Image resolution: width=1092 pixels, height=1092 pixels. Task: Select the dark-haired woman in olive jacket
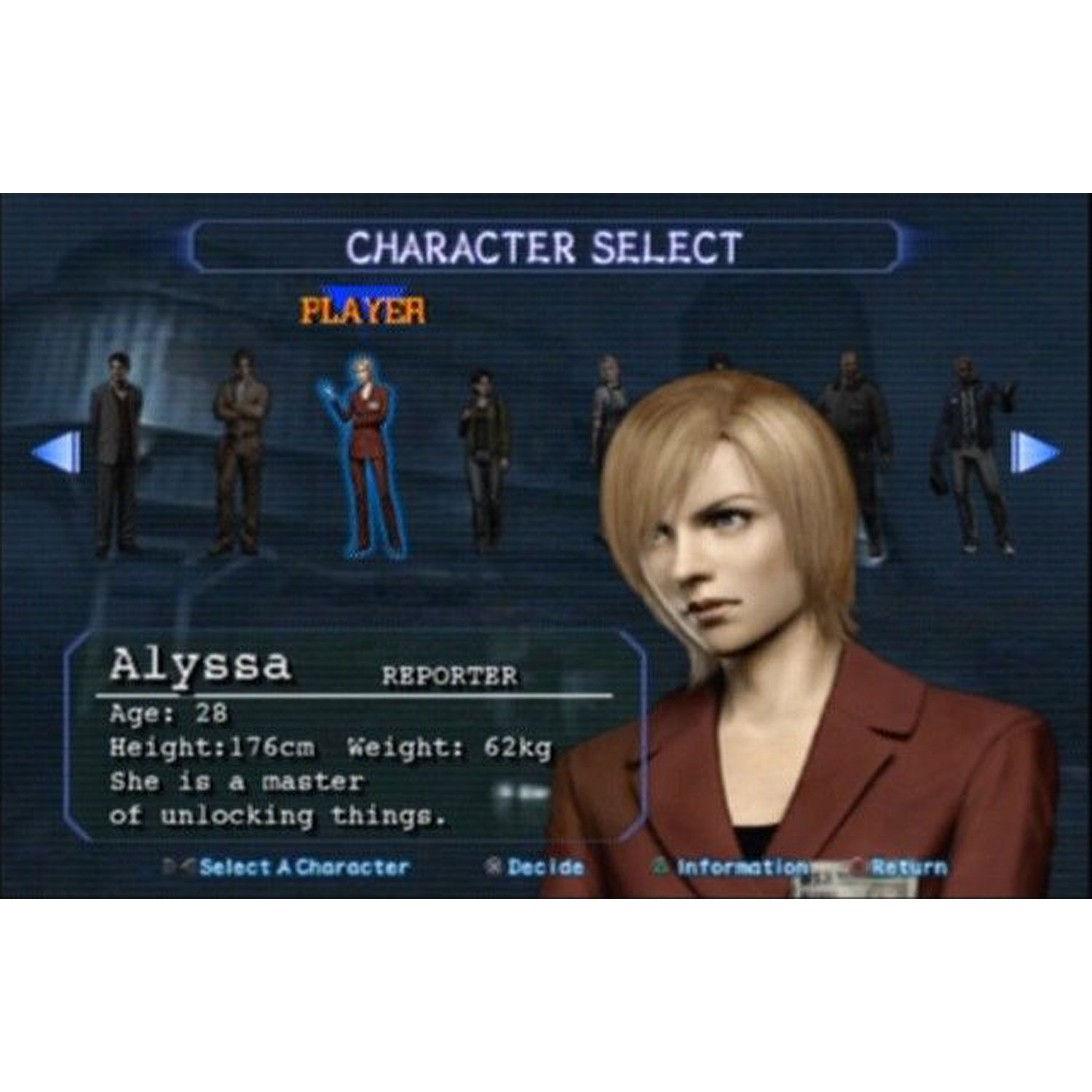tap(483, 459)
